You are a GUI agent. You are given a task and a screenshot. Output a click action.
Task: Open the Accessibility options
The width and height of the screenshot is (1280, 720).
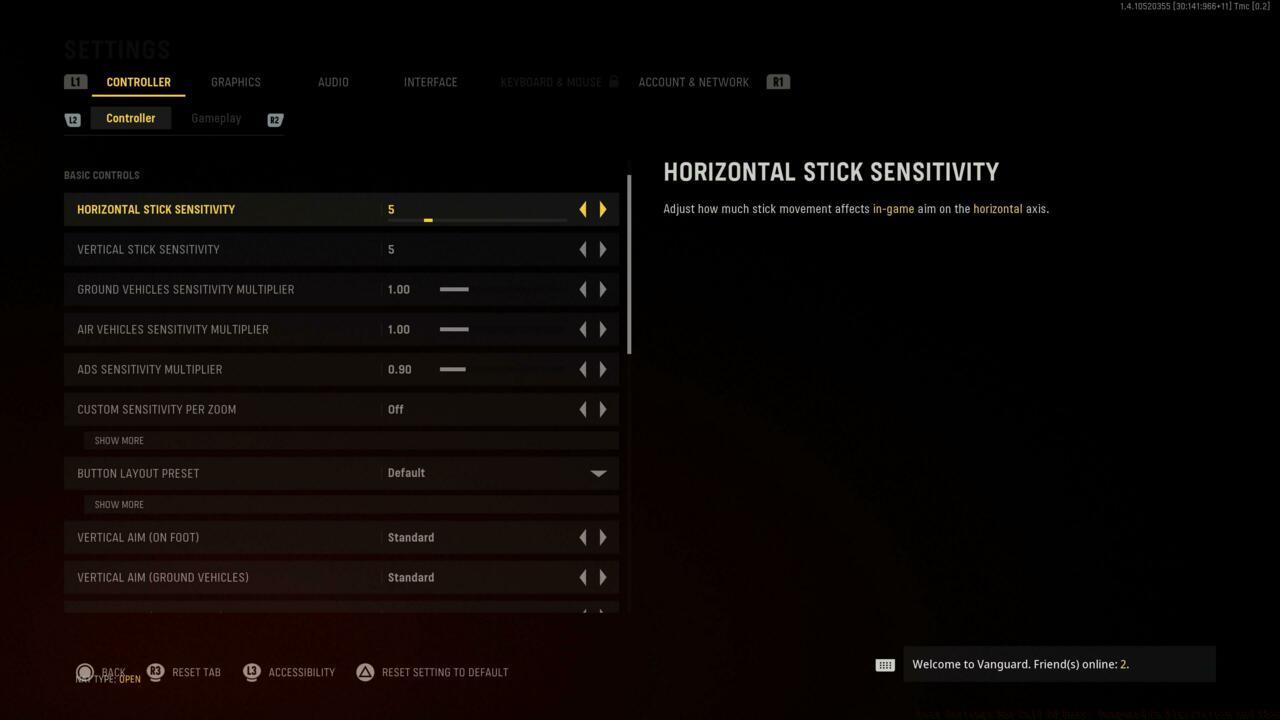pos(303,672)
